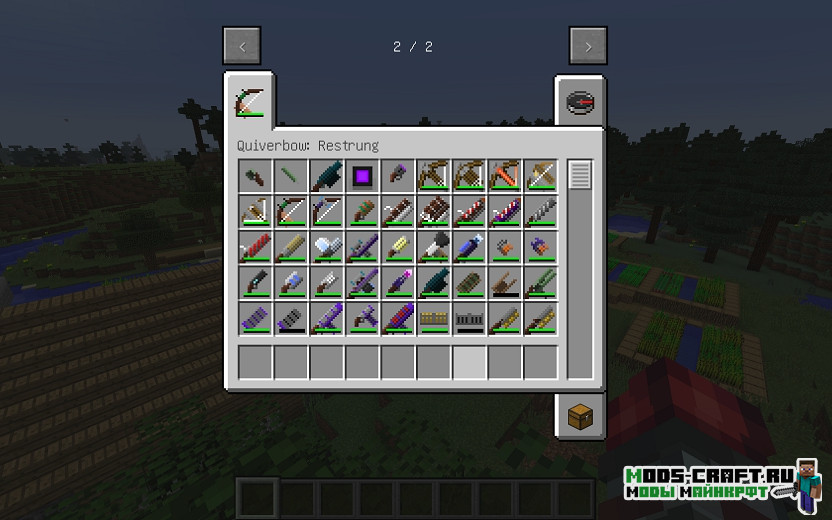Select the Quiverbow: Restrung bow tab
The height and width of the screenshot is (520, 832).
pos(246,101)
